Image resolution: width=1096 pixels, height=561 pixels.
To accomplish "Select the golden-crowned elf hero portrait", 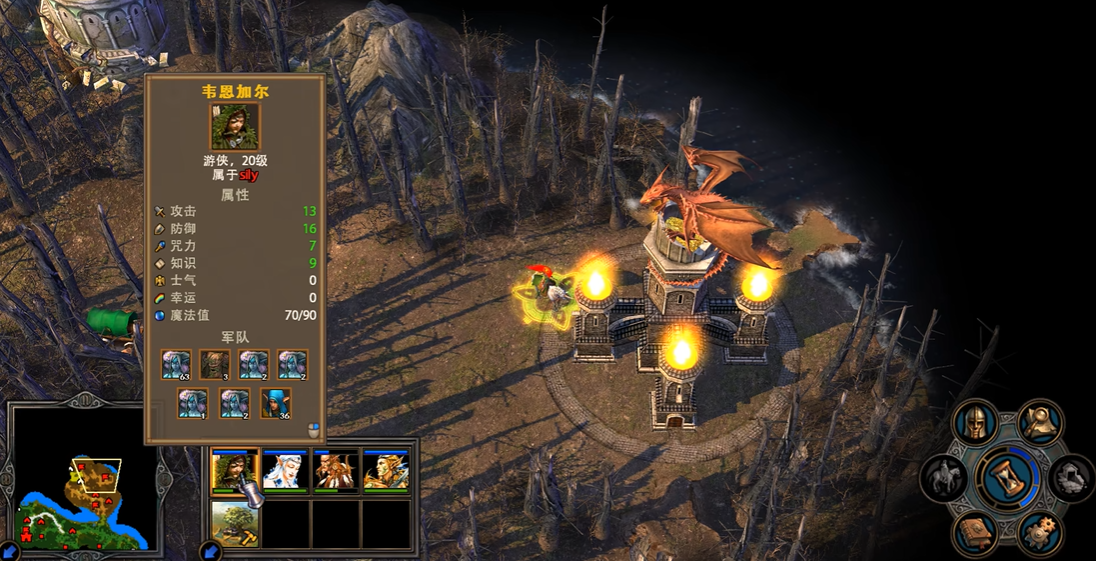I will pyautogui.click(x=386, y=471).
